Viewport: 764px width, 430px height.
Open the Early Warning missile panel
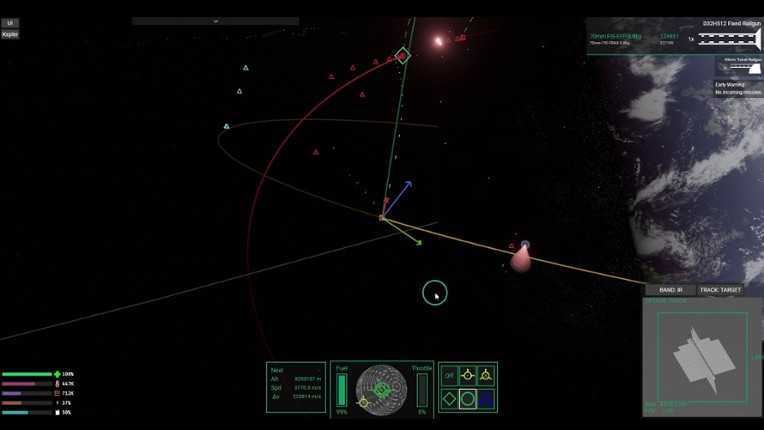pyautogui.click(x=738, y=88)
